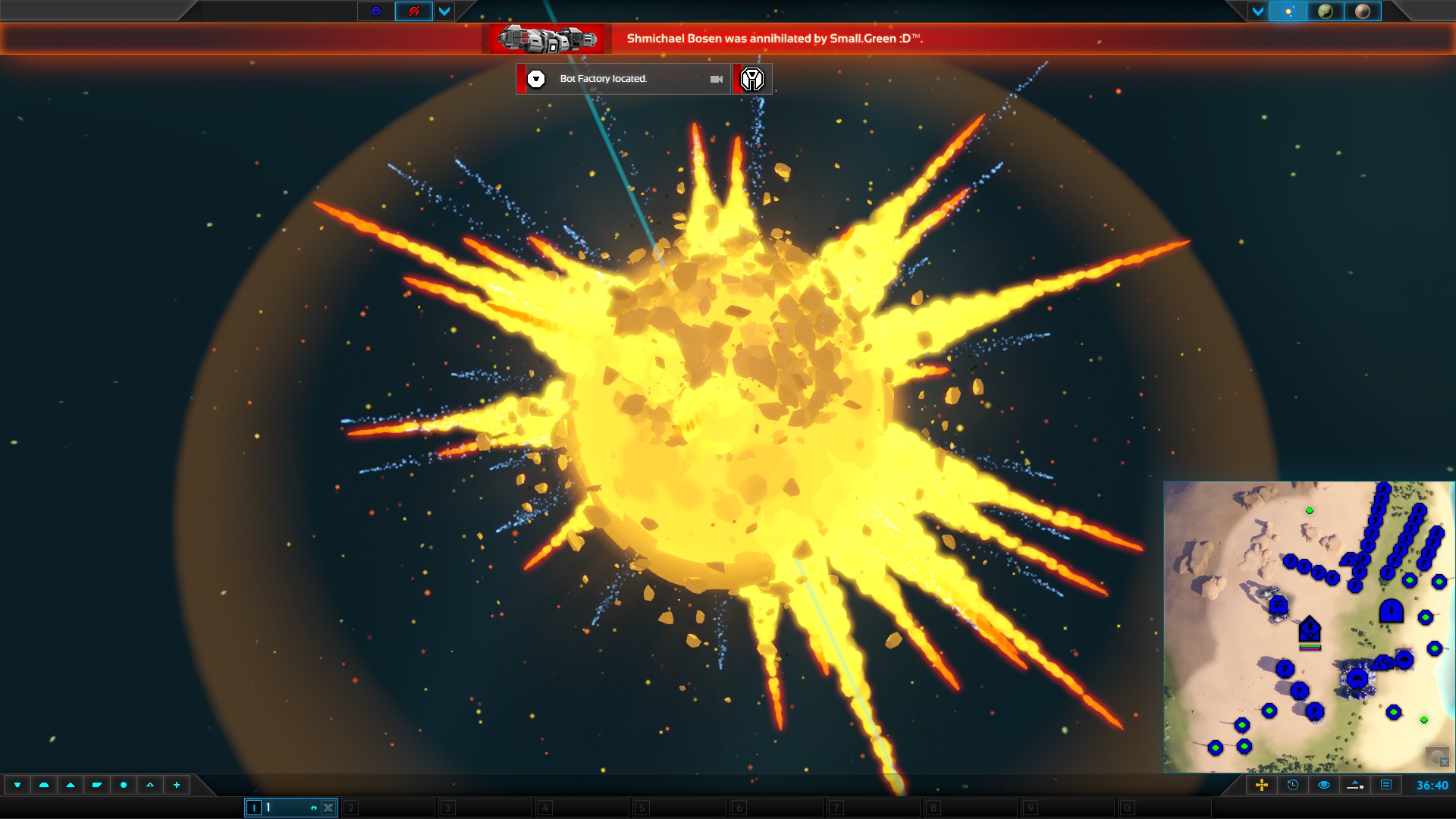Expand the chevron dropdown in top toolbar
This screenshot has width=1456, height=819.
click(444, 11)
